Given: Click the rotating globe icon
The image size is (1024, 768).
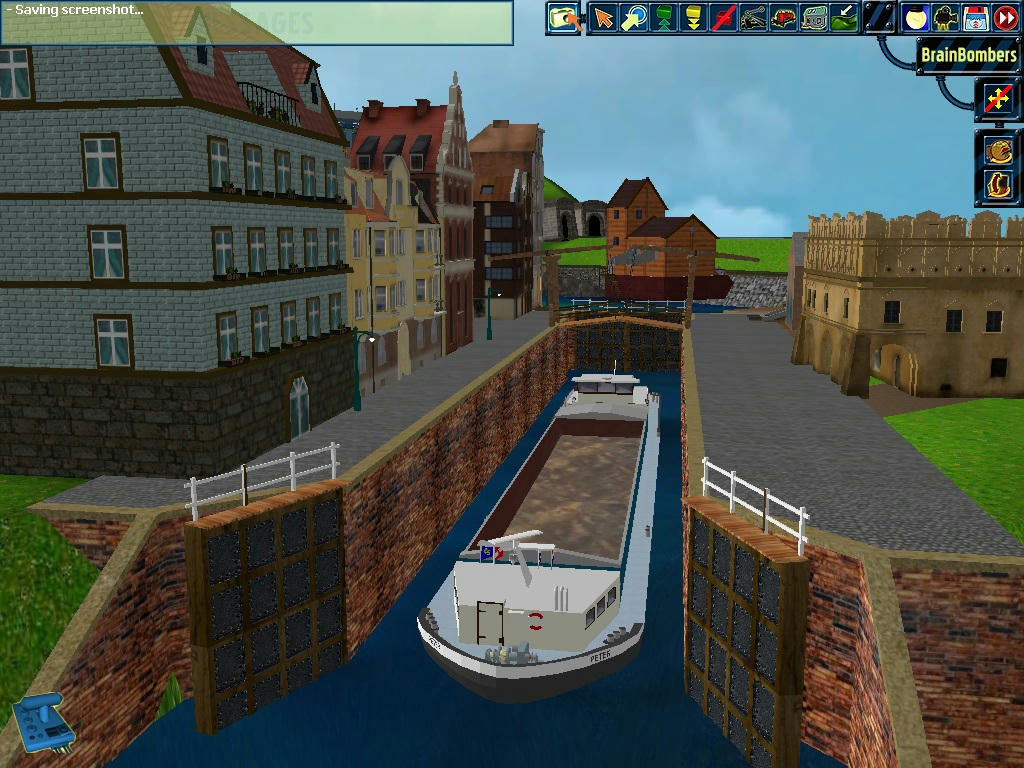Looking at the screenshot, I should pos(998,150).
